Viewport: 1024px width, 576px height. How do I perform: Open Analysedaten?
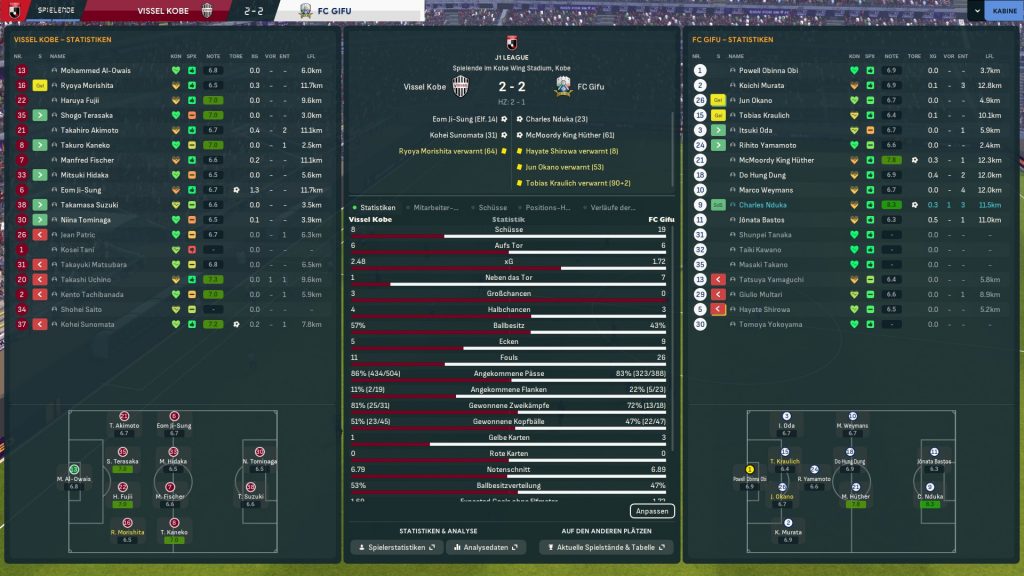[x=486, y=547]
